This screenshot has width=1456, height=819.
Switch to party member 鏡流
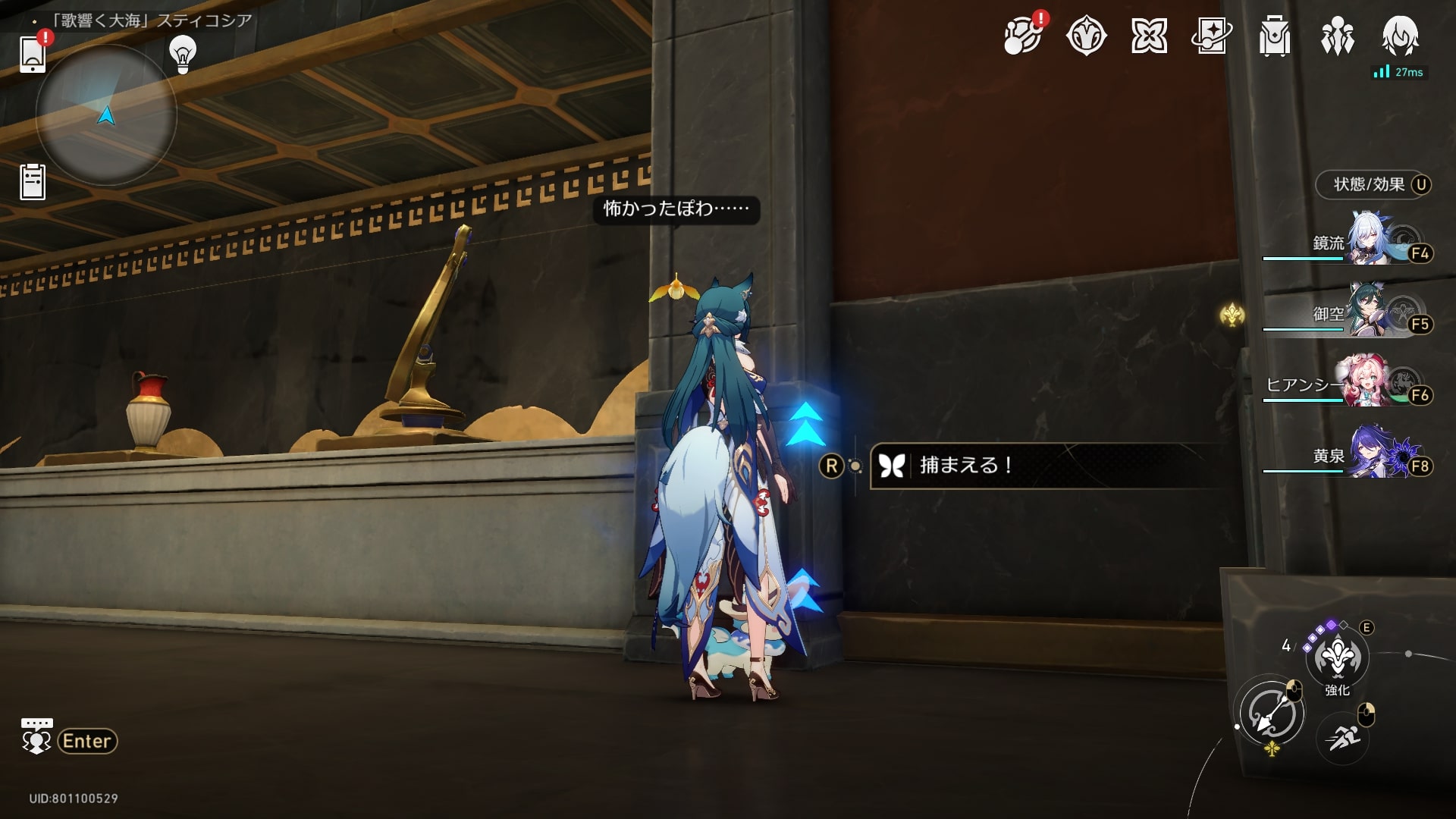[1374, 242]
